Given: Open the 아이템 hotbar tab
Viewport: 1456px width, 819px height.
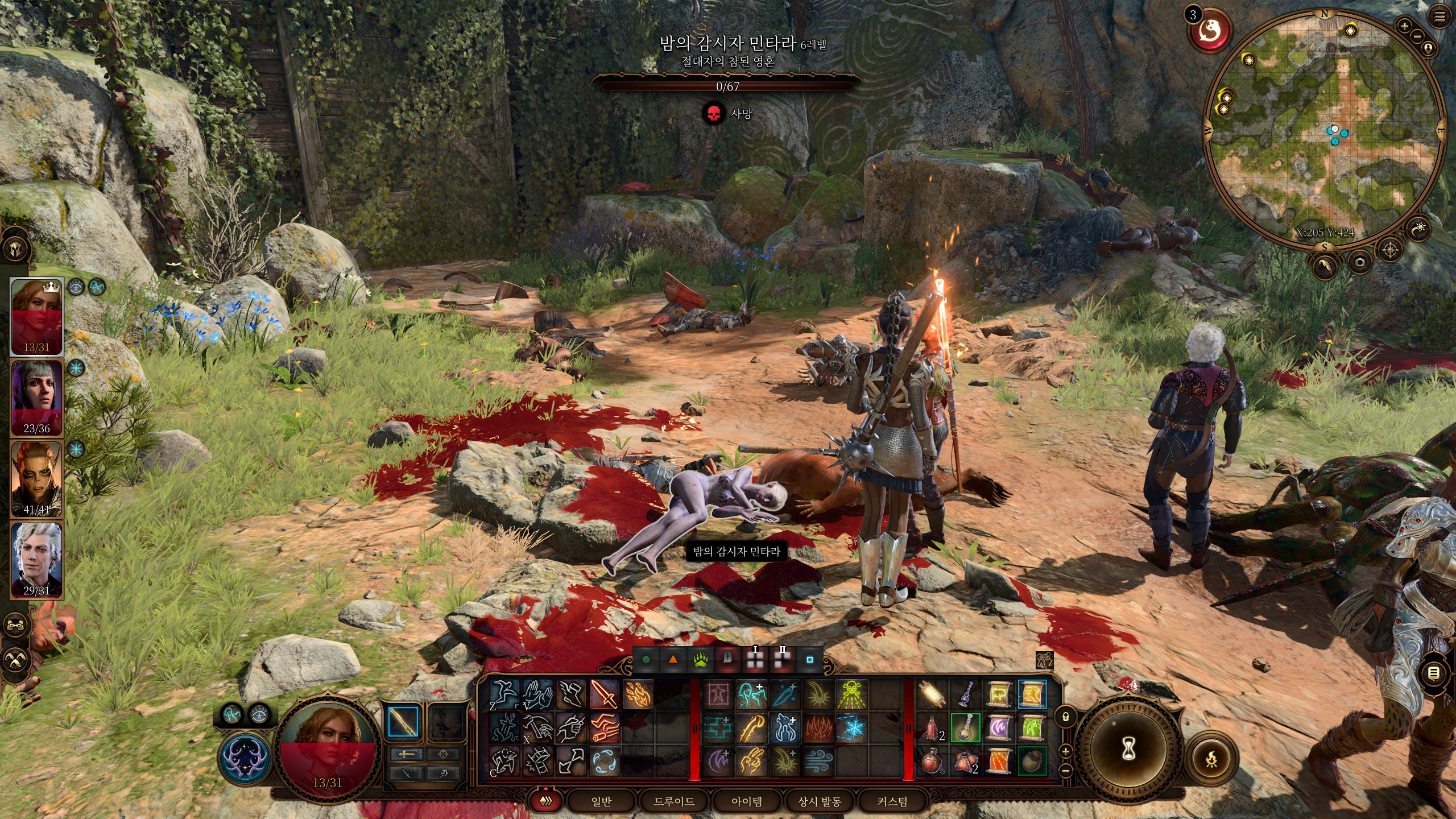Looking at the screenshot, I should (x=746, y=801).
